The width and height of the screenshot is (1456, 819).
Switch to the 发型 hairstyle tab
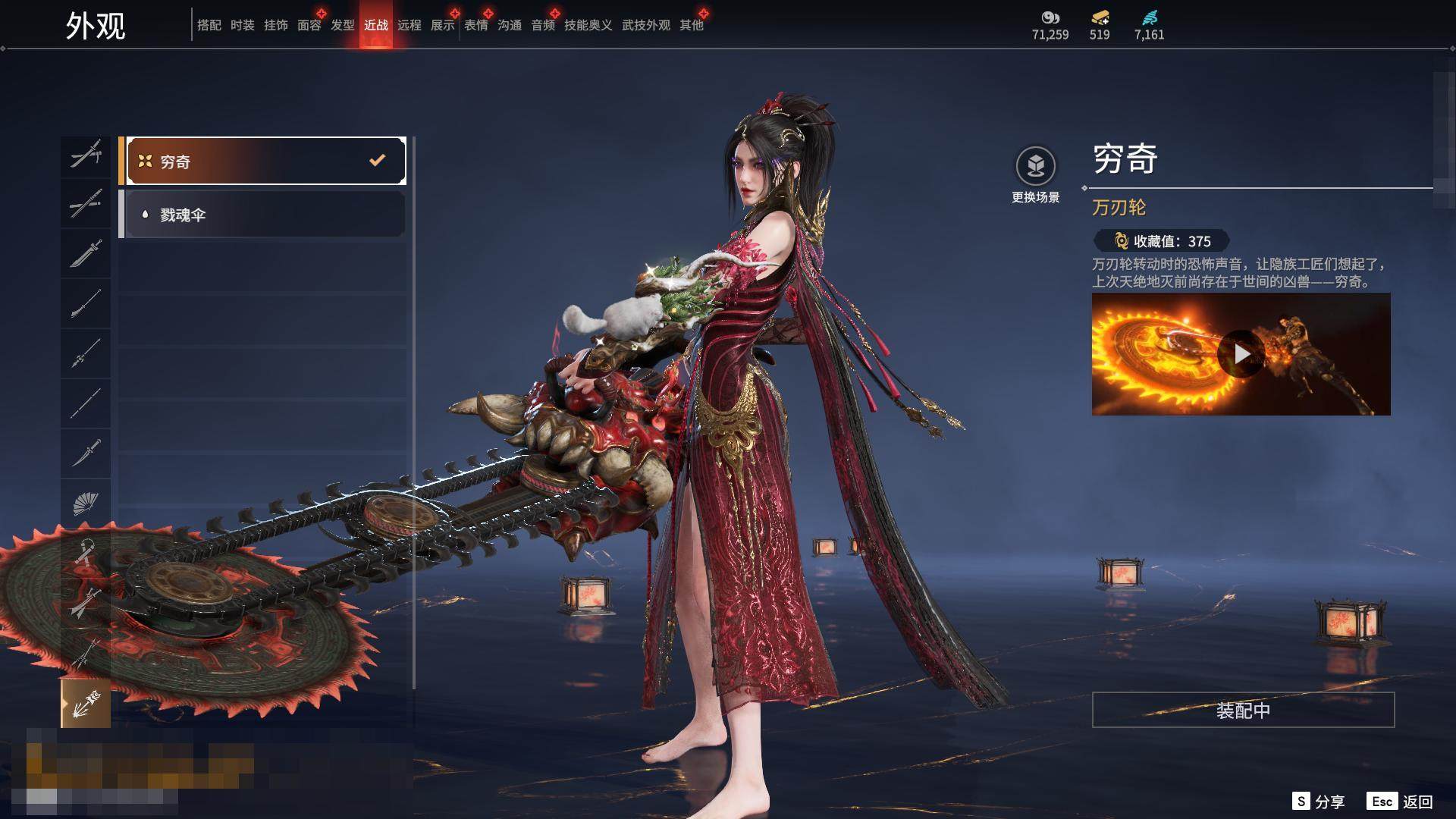(x=342, y=25)
